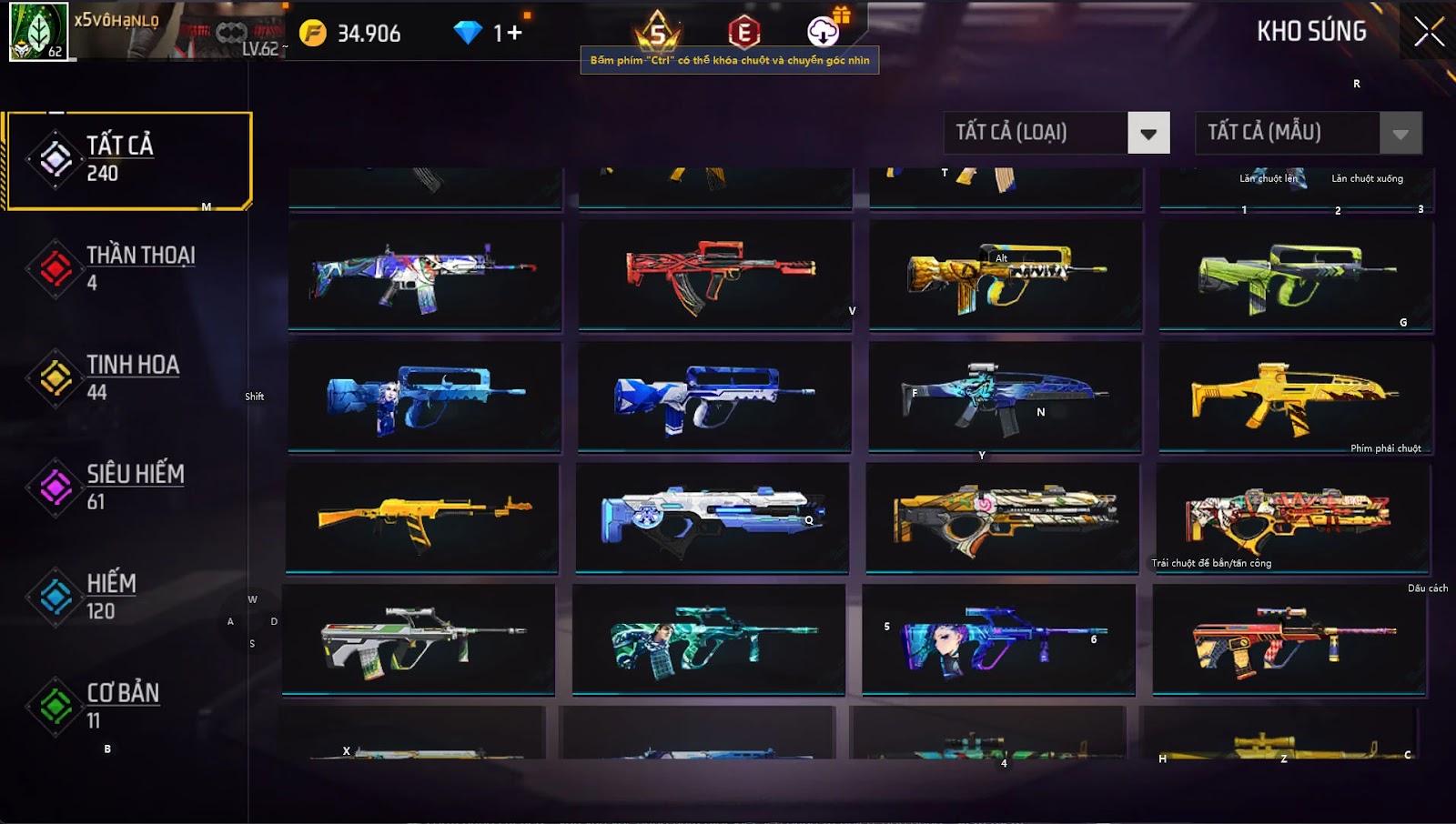Open the Tinh Hoa rarity tab
Viewport: 1456px width, 824px height.
coord(127,377)
